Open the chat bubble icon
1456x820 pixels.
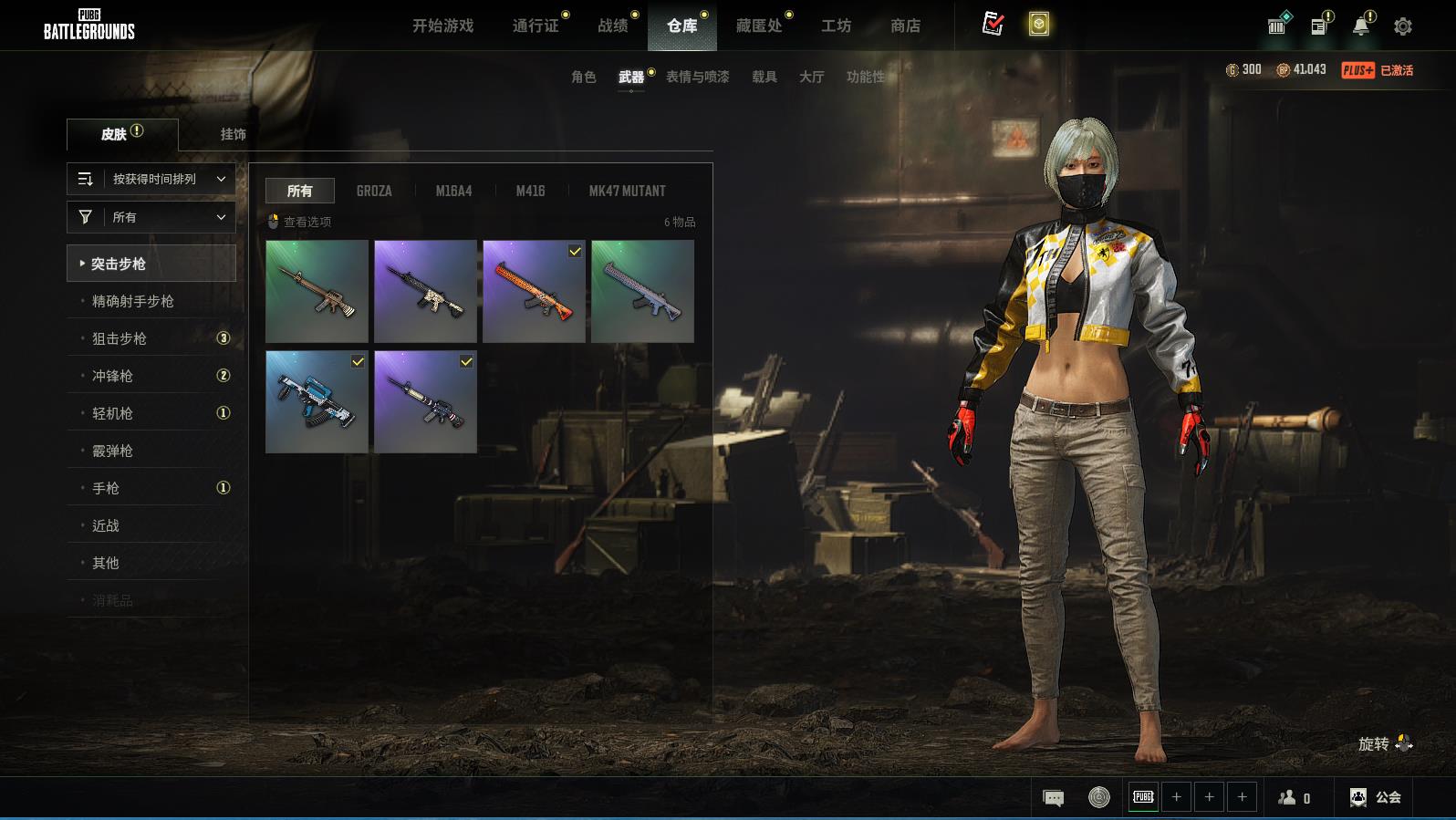pos(1053,798)
